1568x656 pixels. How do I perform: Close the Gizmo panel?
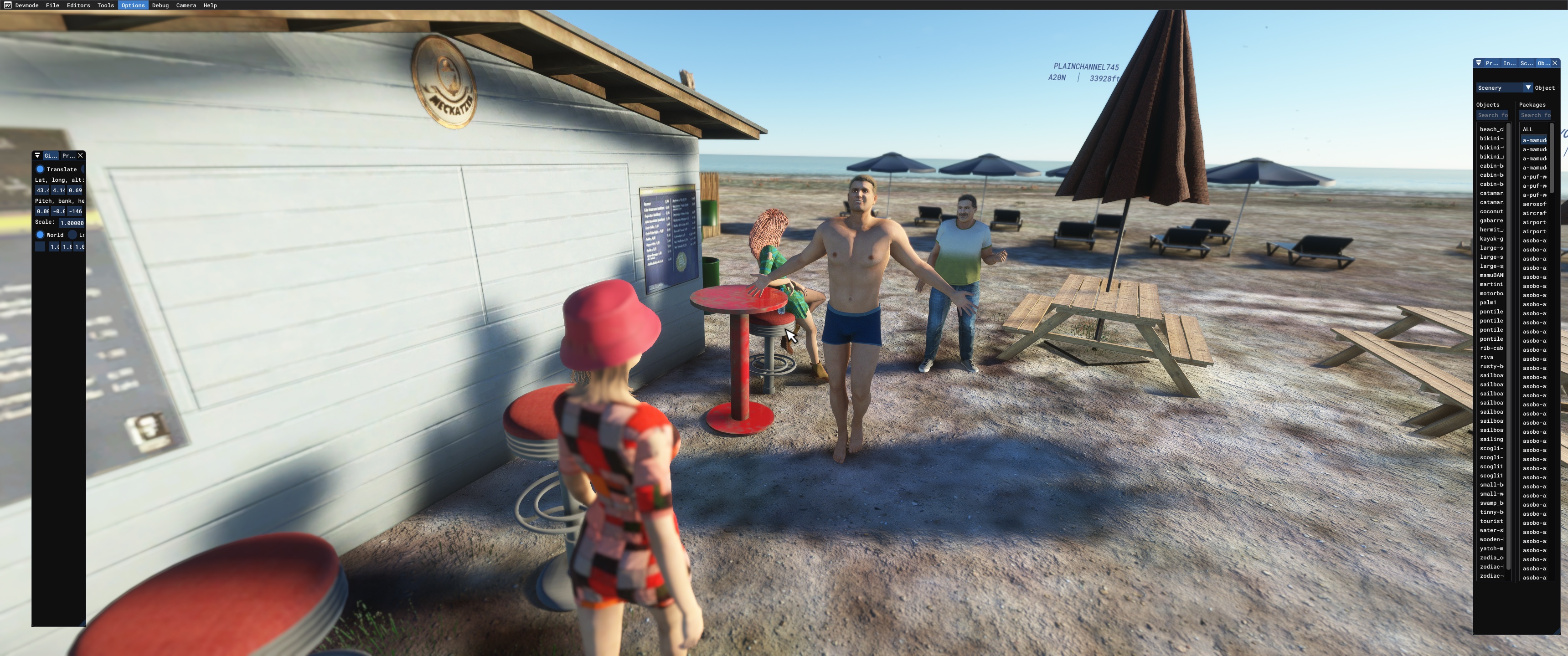80,156
